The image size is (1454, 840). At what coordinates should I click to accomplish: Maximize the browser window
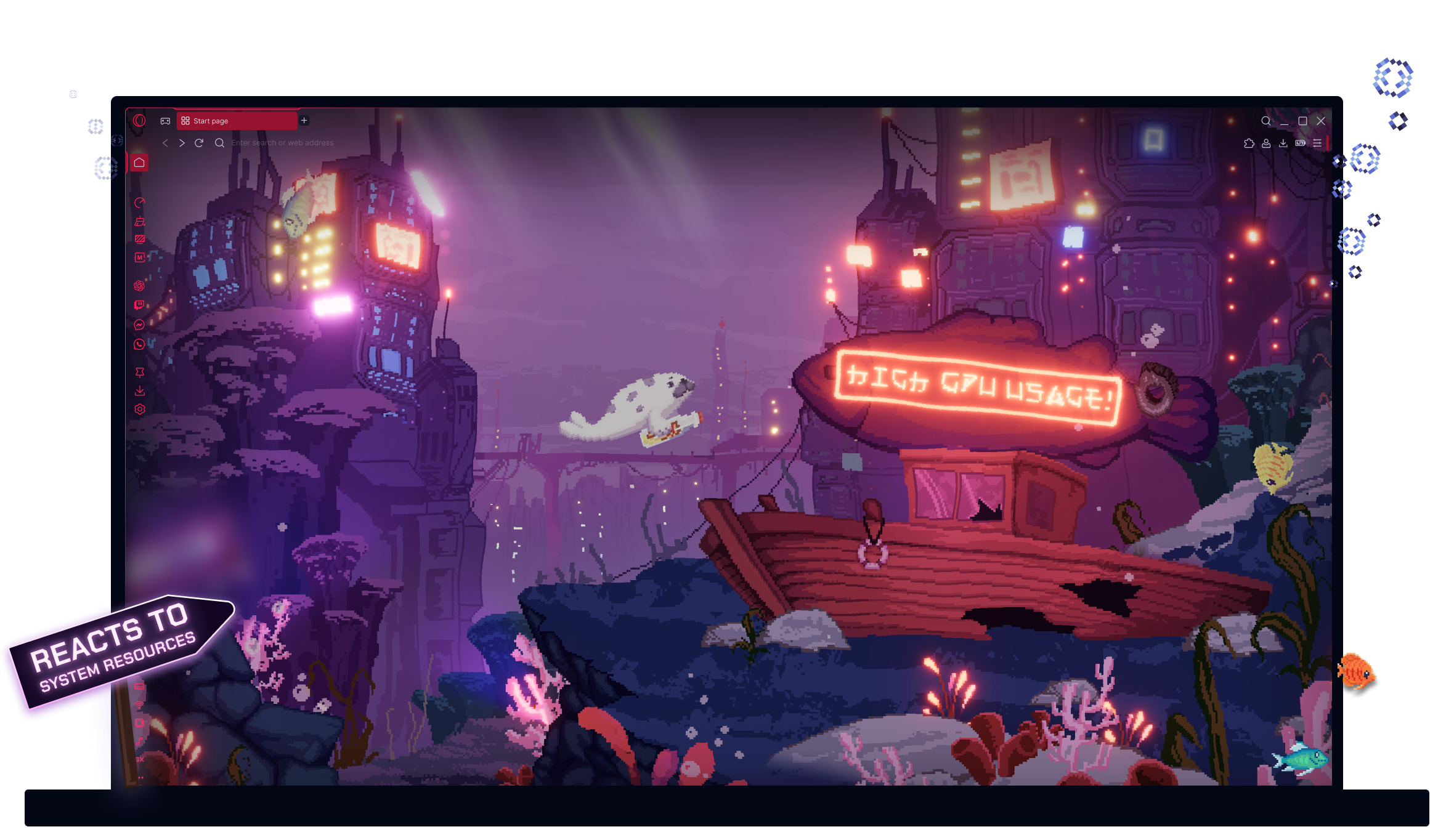(1302, 121)
